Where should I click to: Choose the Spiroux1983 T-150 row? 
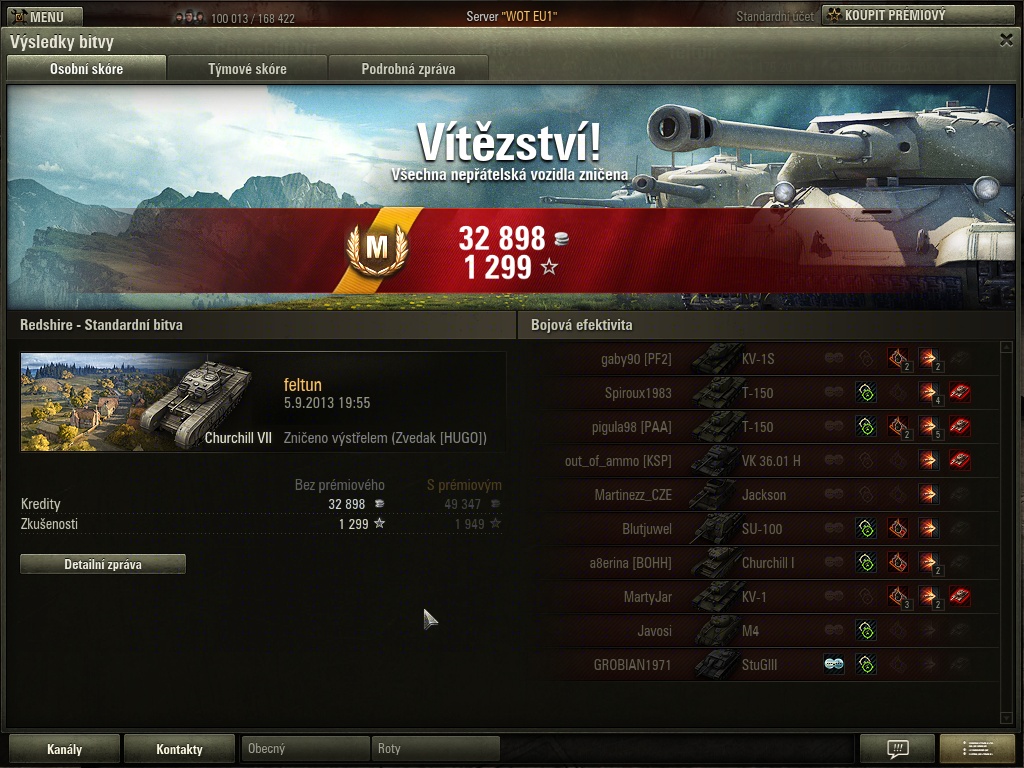tap(760, 393)
